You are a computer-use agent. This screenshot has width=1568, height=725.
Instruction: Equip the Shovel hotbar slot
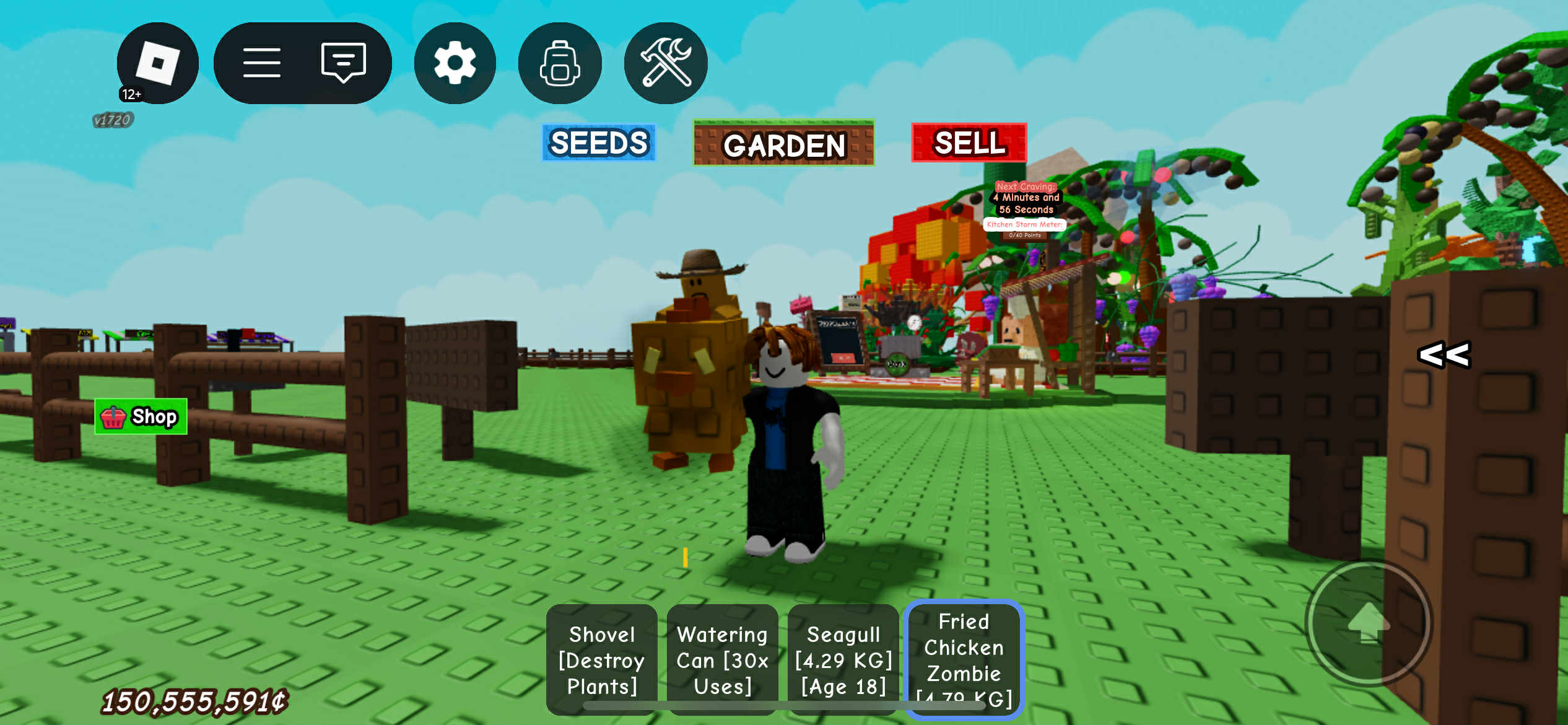pos(601,659)
